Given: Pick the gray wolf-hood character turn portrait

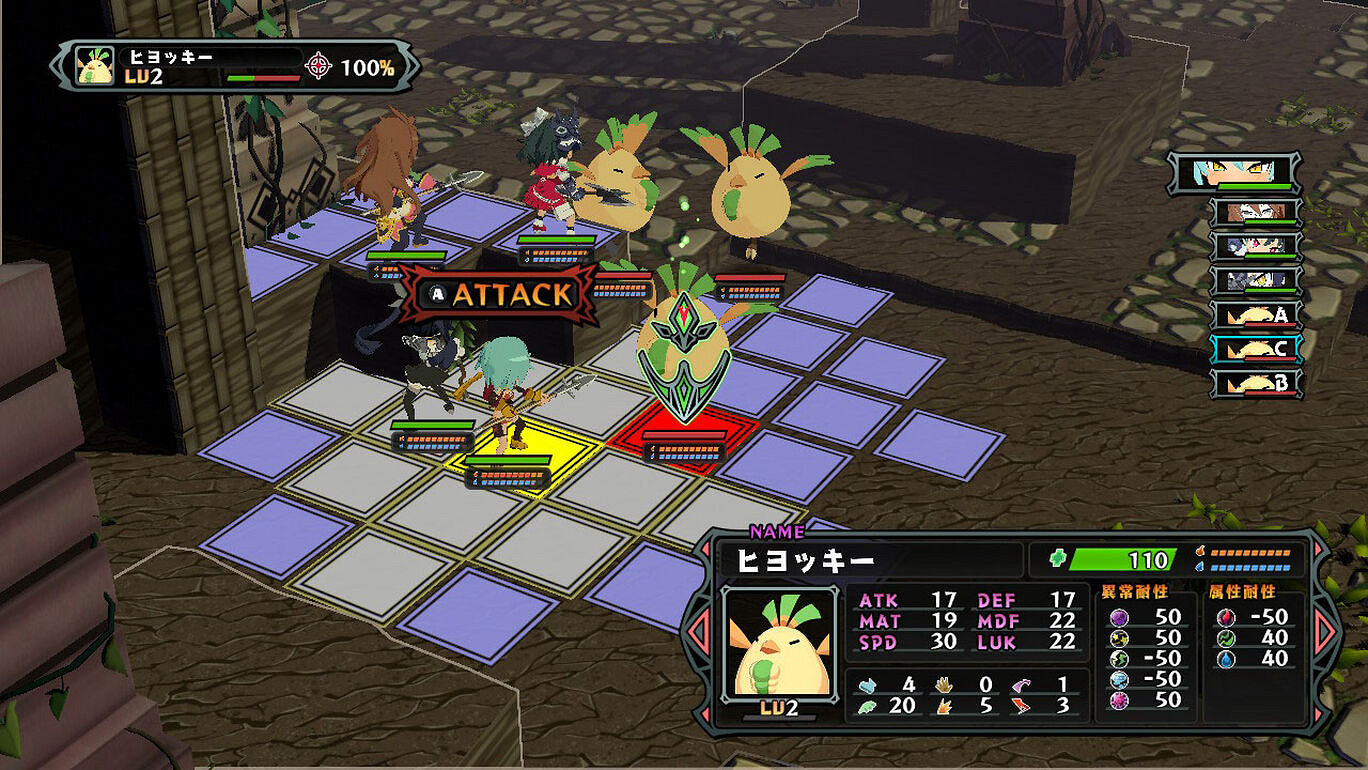Looking at the screenshot, I should pyautogui.click(x=1256, y=281).
